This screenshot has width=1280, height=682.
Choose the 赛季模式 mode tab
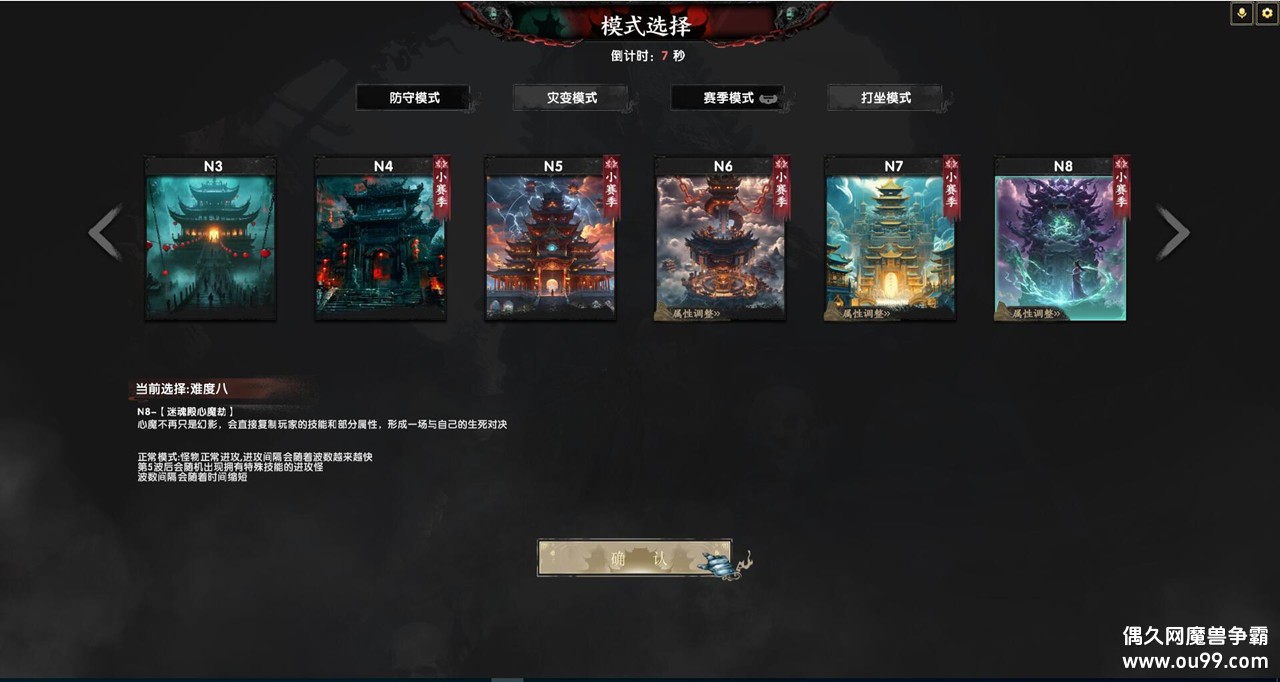[728, 98]
